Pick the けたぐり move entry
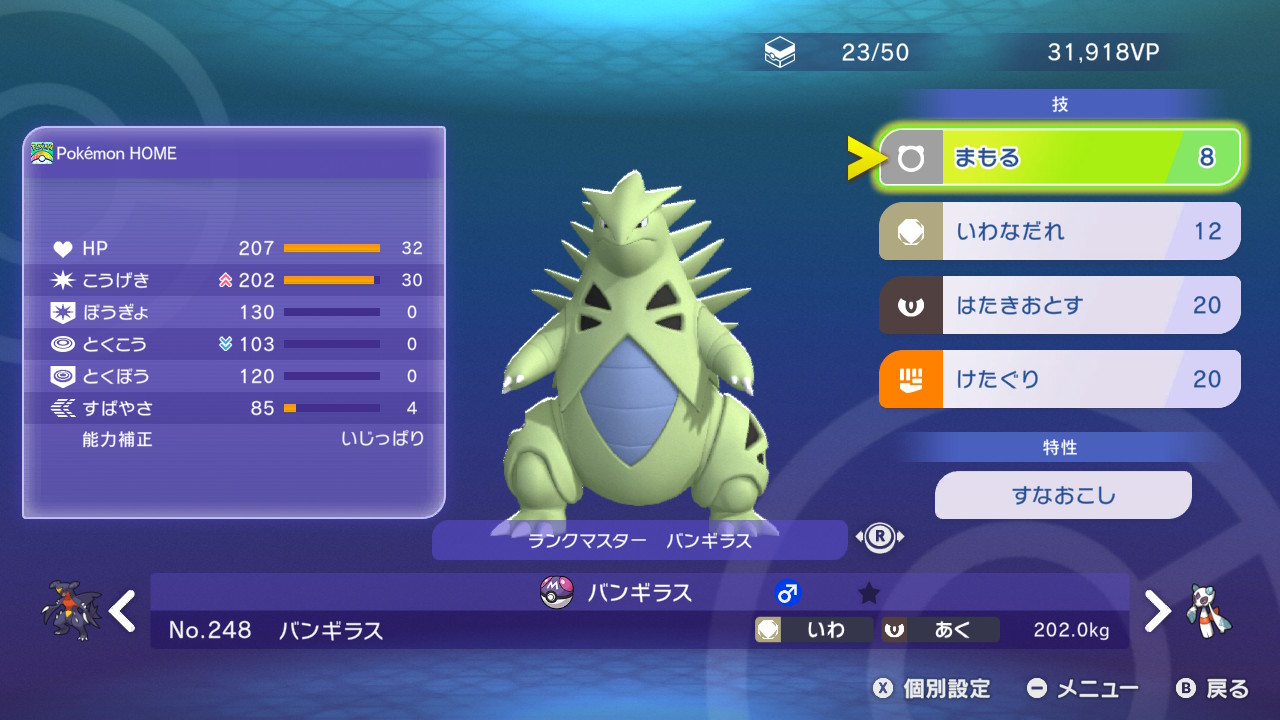The image size is (1280, 720). [1058, 379]
